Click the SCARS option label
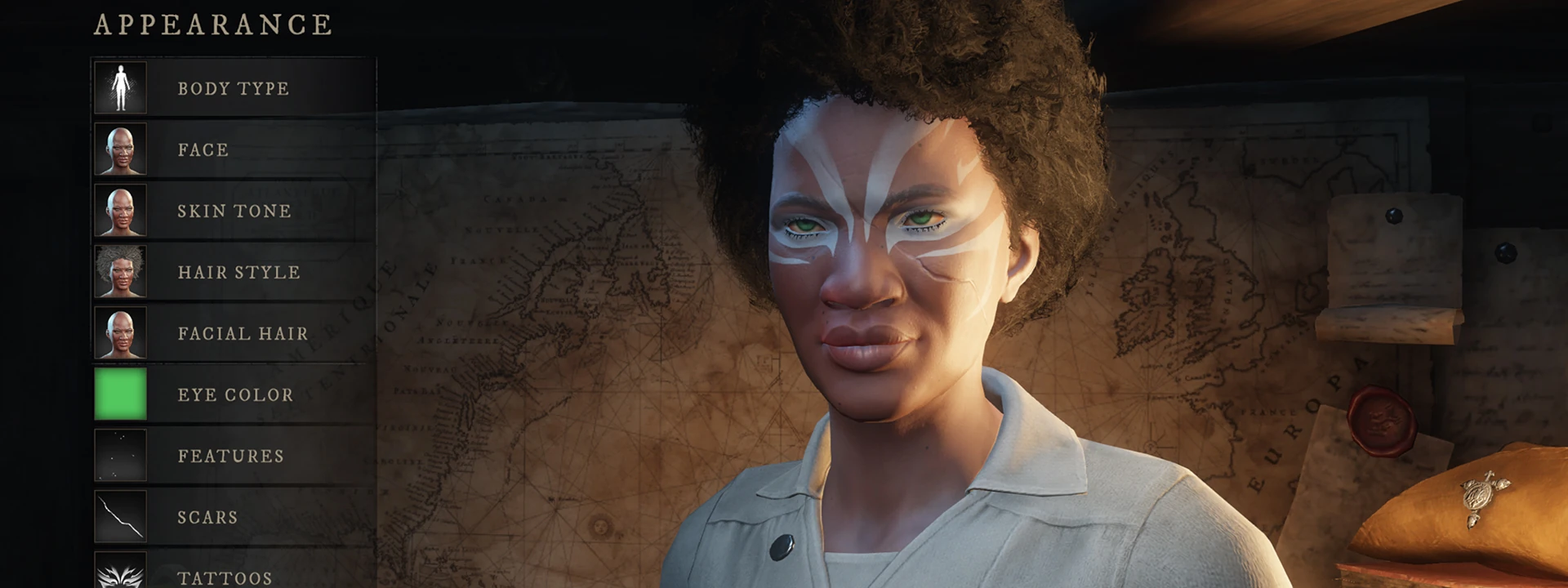Viewport: 1568px width, 588px height. tap(207, 516)
